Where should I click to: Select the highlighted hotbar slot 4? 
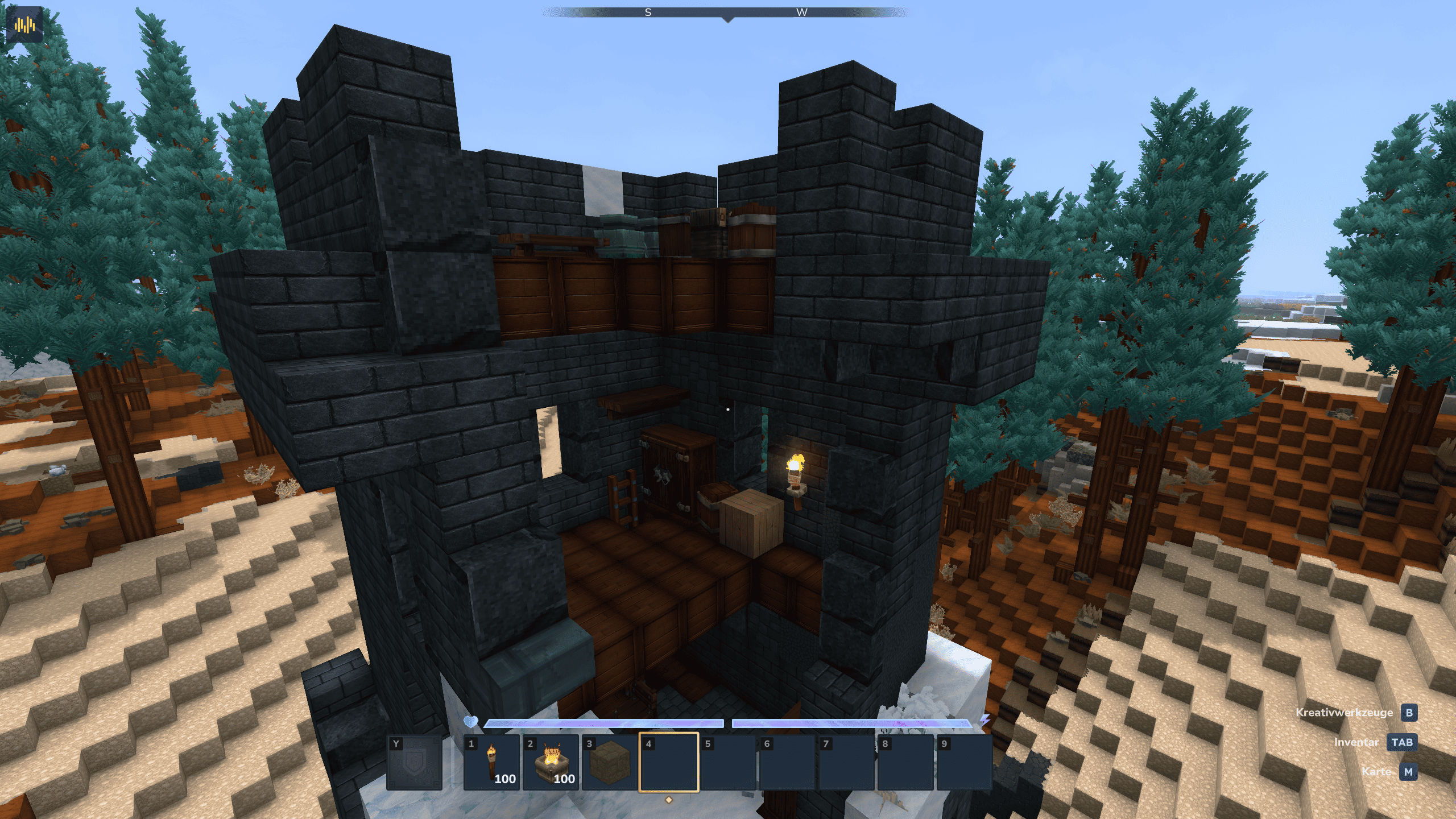669,762
